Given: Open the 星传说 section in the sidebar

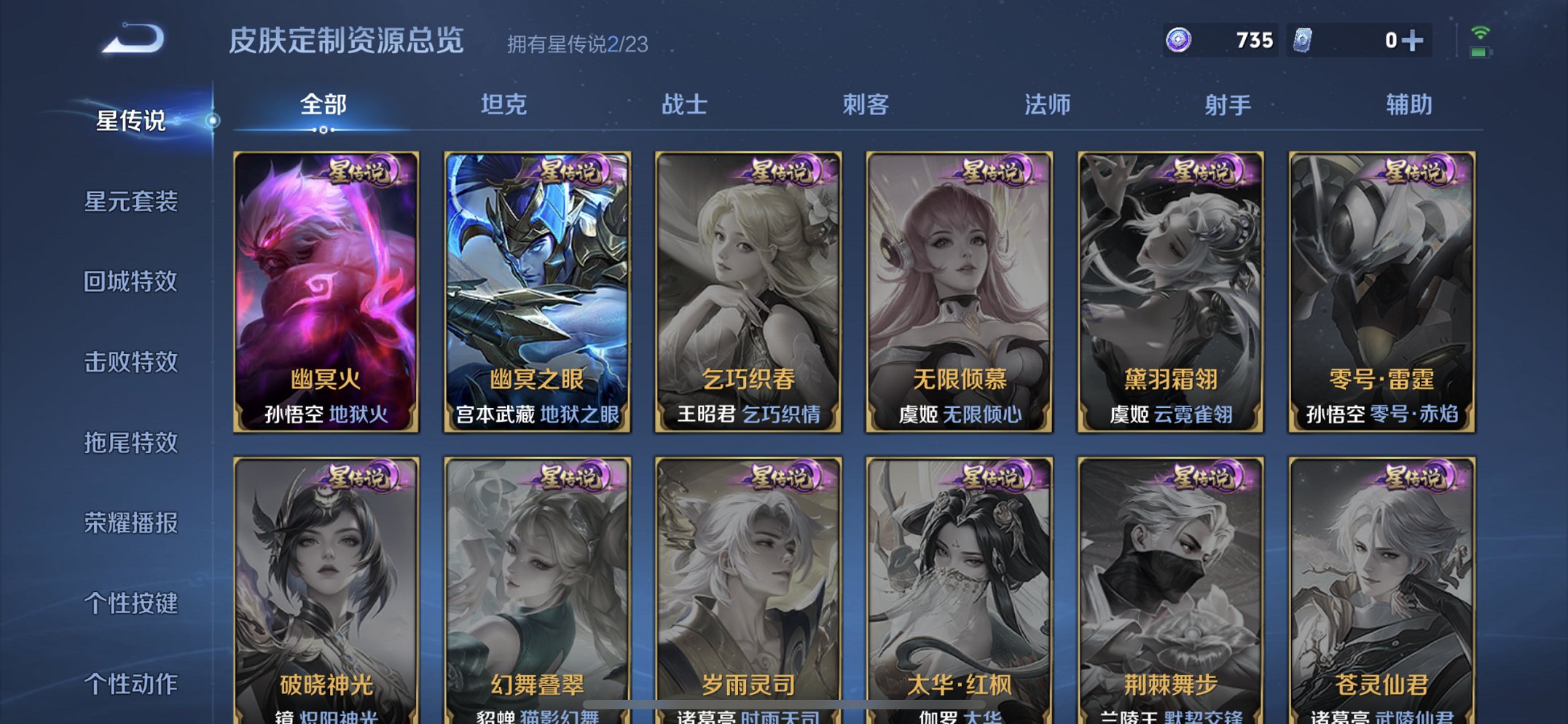Looking at the screenshot, I should 132,122.
